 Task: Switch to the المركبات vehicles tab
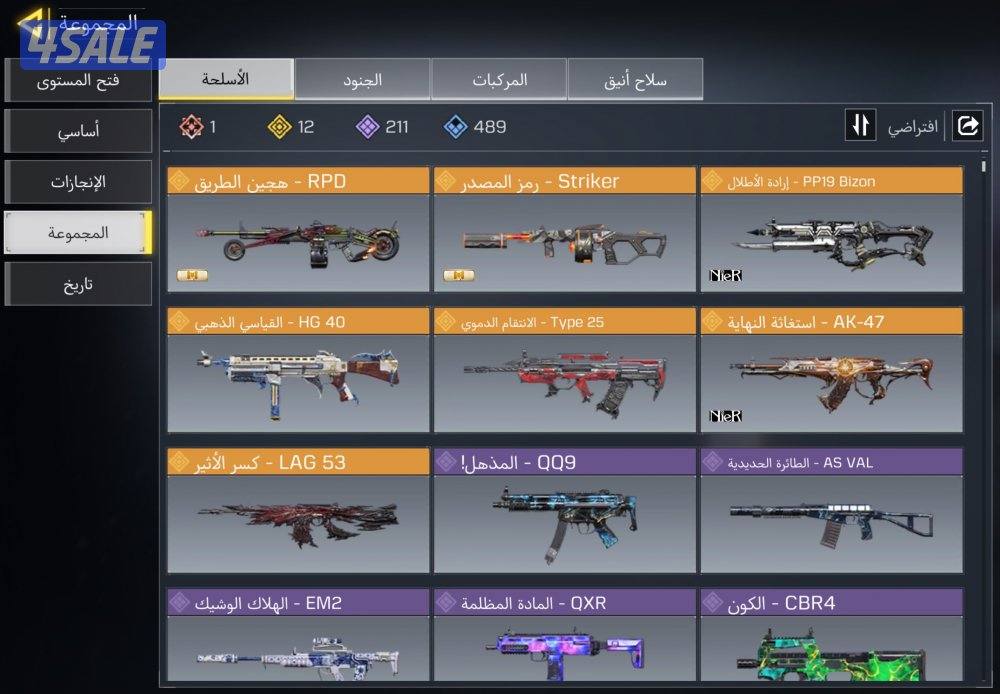coord(498,79)
